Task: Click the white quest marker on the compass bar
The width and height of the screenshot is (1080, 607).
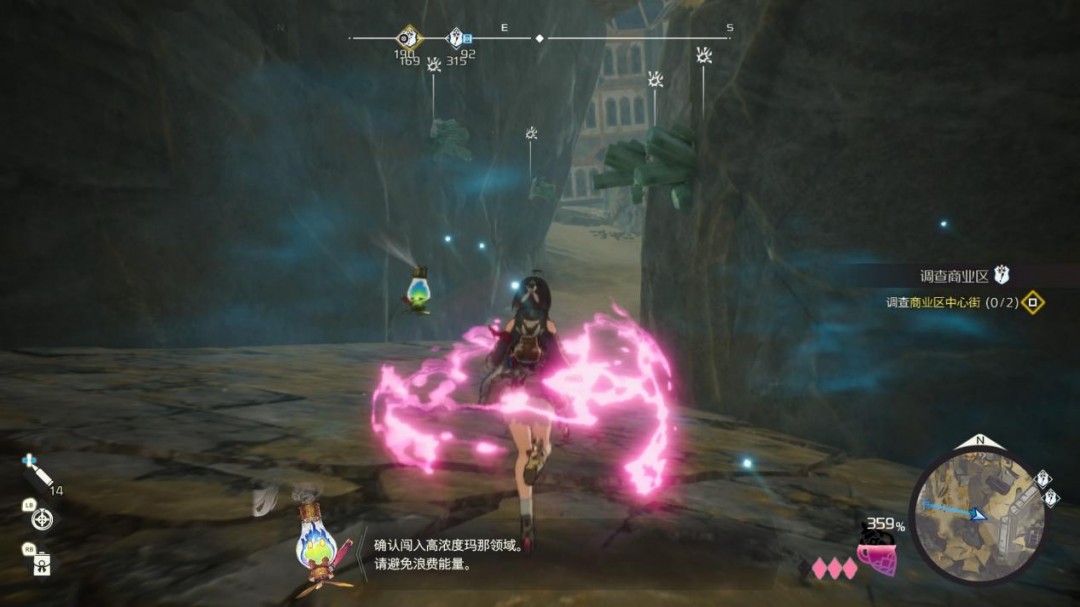Action: pos(456,38)
